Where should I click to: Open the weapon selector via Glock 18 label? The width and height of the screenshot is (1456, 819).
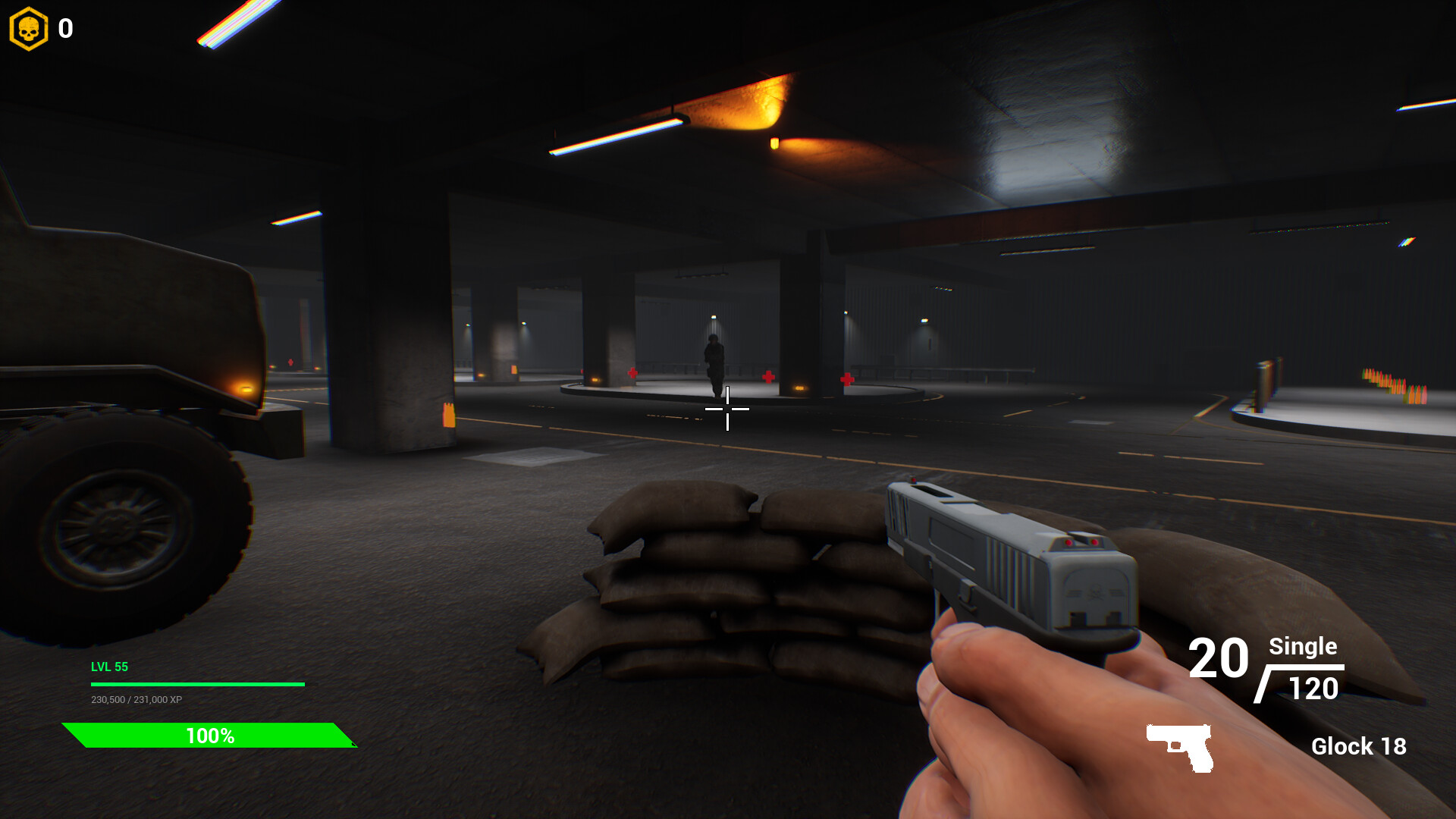[x=1360, y=747]
